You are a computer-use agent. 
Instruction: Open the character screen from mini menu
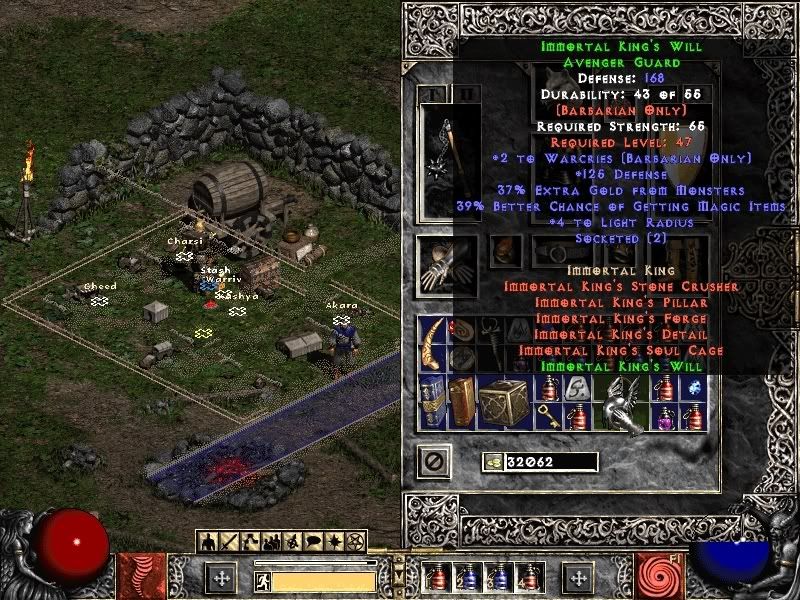(x=209, y=542)
